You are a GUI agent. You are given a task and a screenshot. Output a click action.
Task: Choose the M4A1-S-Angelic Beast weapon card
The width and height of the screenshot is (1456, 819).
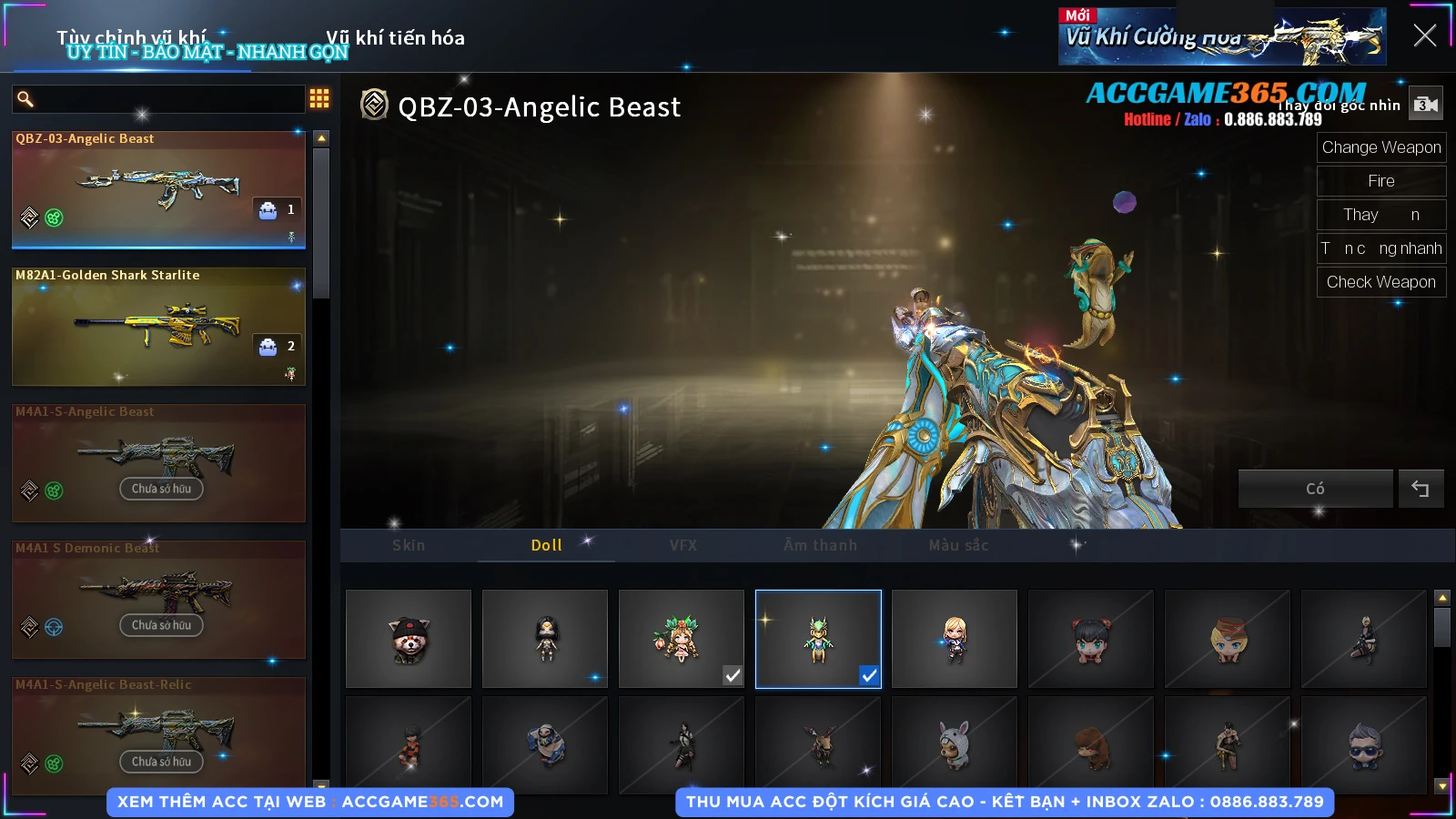(158, 462)
